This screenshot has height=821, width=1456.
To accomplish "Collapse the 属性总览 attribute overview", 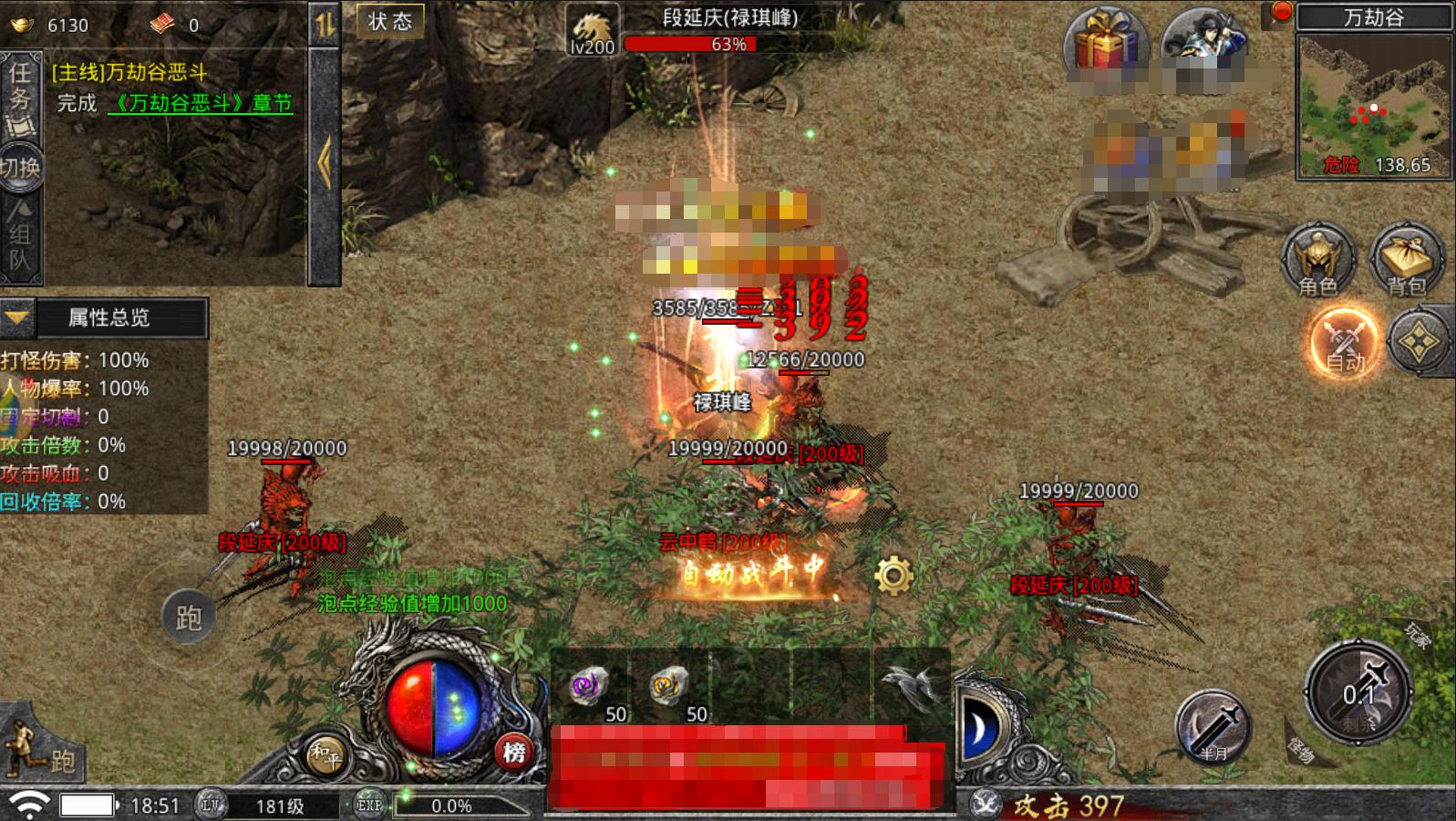I will pyautogui.click(x=17, y=317).
